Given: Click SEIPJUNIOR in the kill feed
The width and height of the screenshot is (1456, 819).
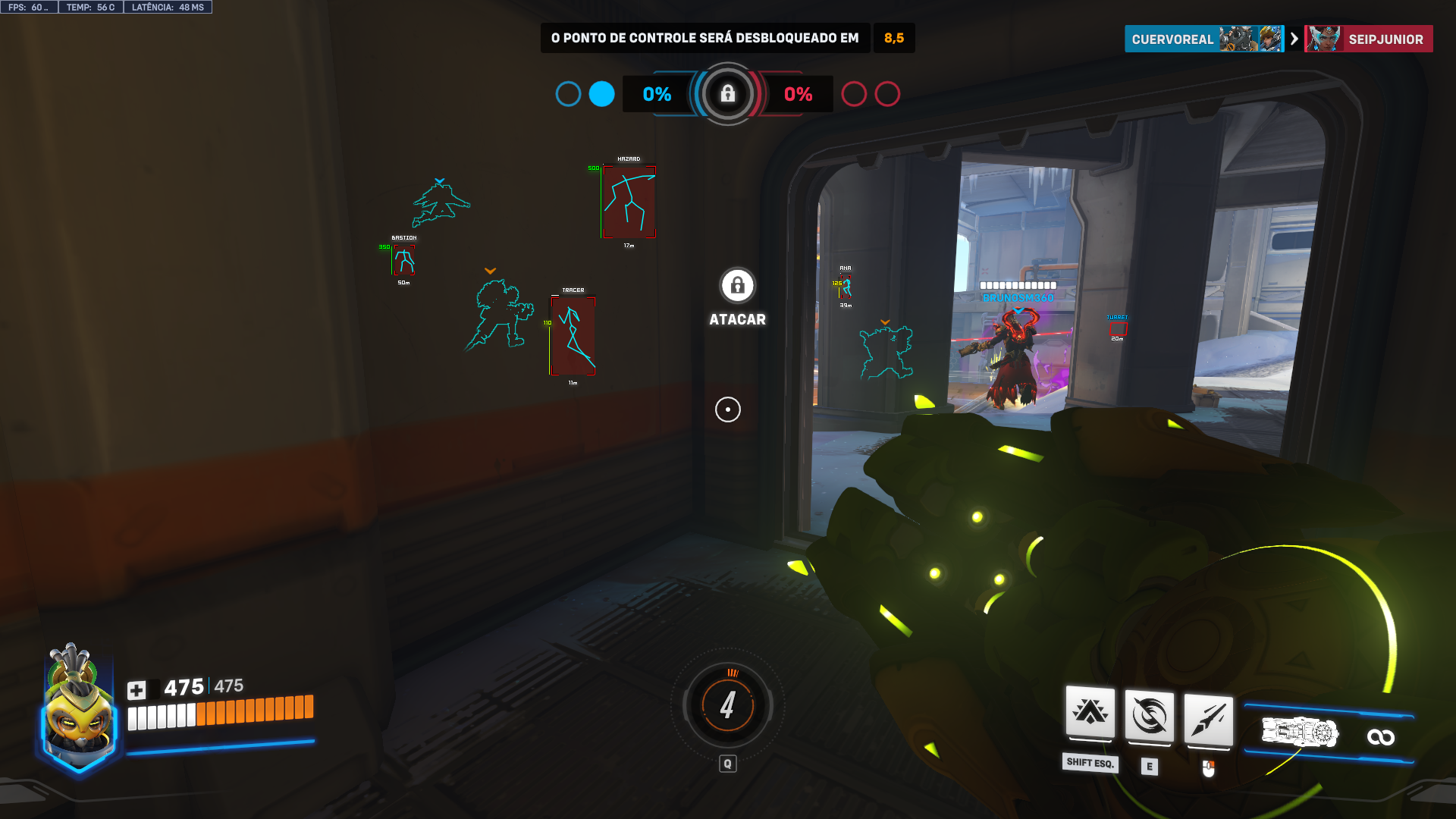Looking at the screenshot, I should (1385, 39).
